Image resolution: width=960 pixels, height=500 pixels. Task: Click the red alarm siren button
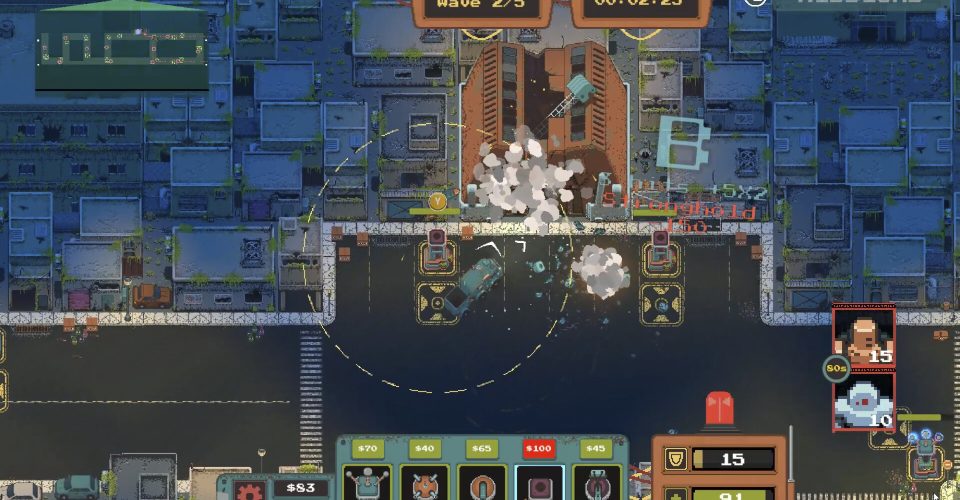(720, 412)
